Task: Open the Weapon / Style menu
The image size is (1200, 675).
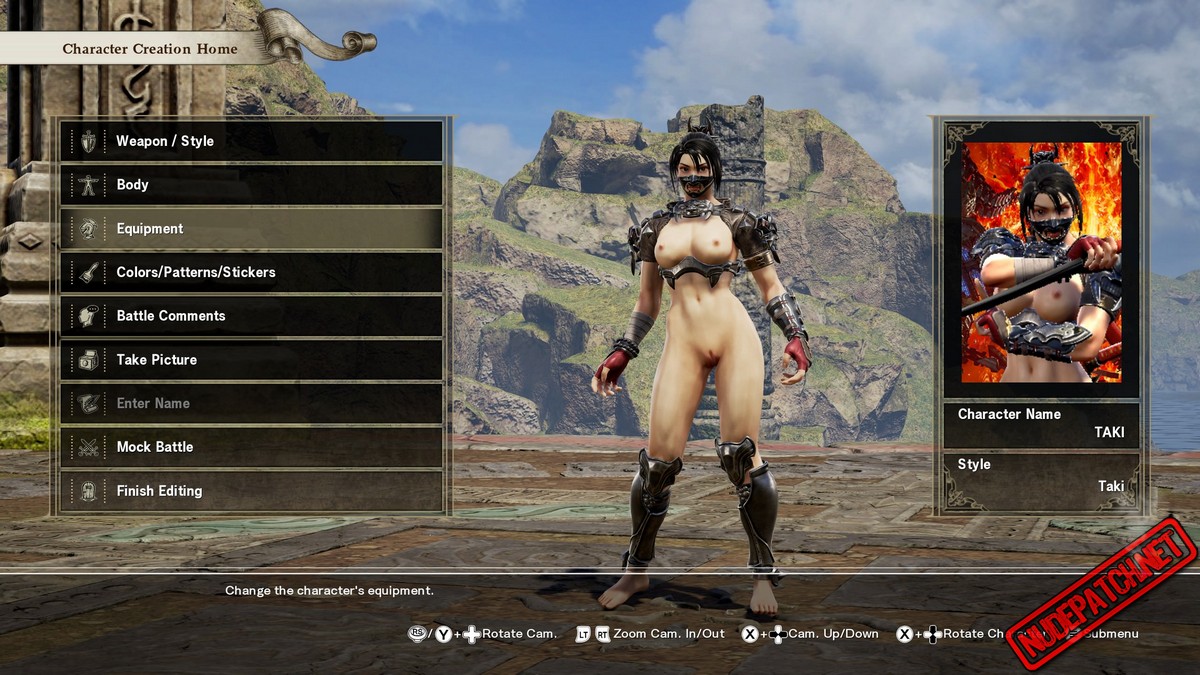Action: pos(250,141)
